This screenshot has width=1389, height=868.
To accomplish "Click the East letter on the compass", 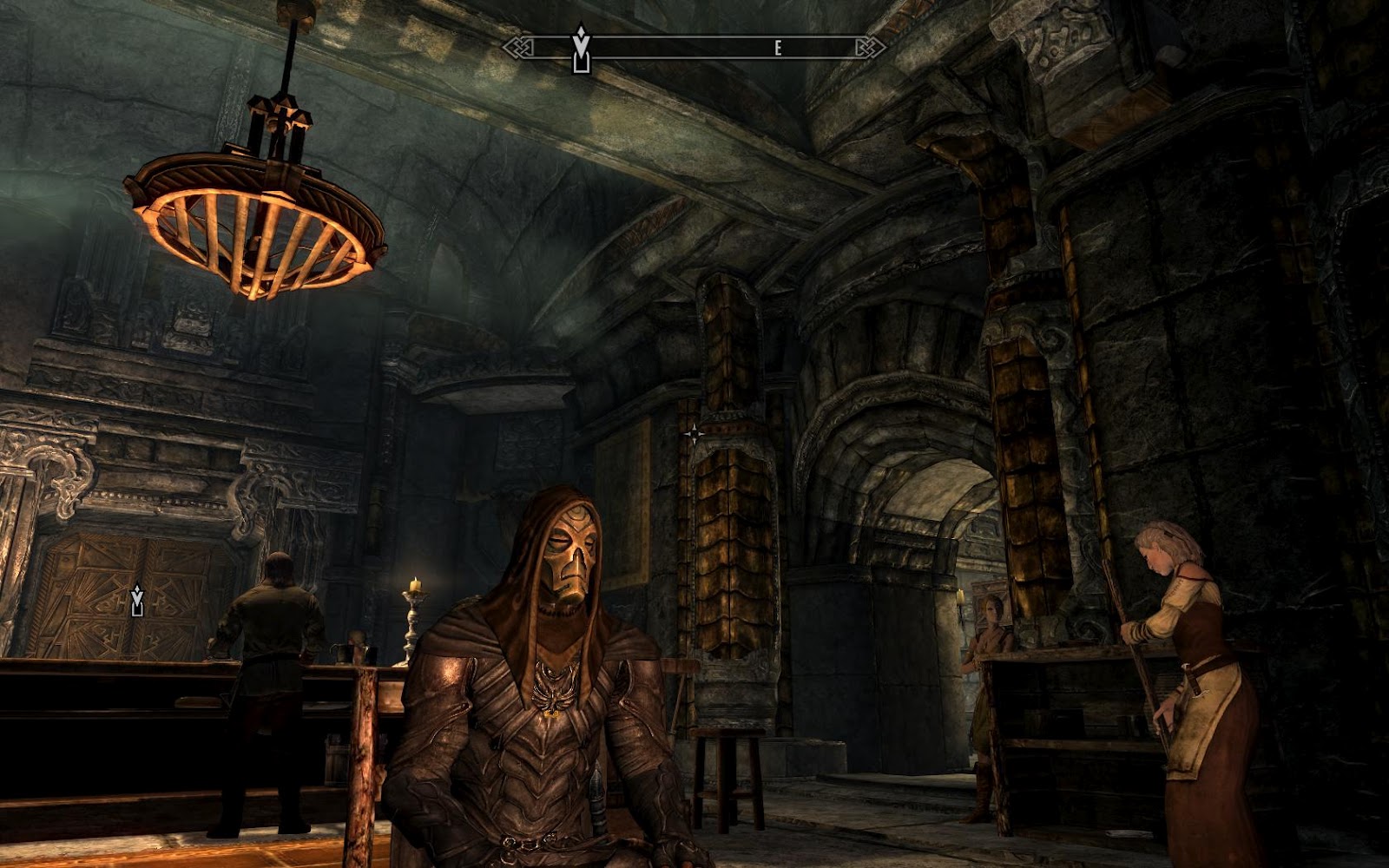I will (778, 49).
